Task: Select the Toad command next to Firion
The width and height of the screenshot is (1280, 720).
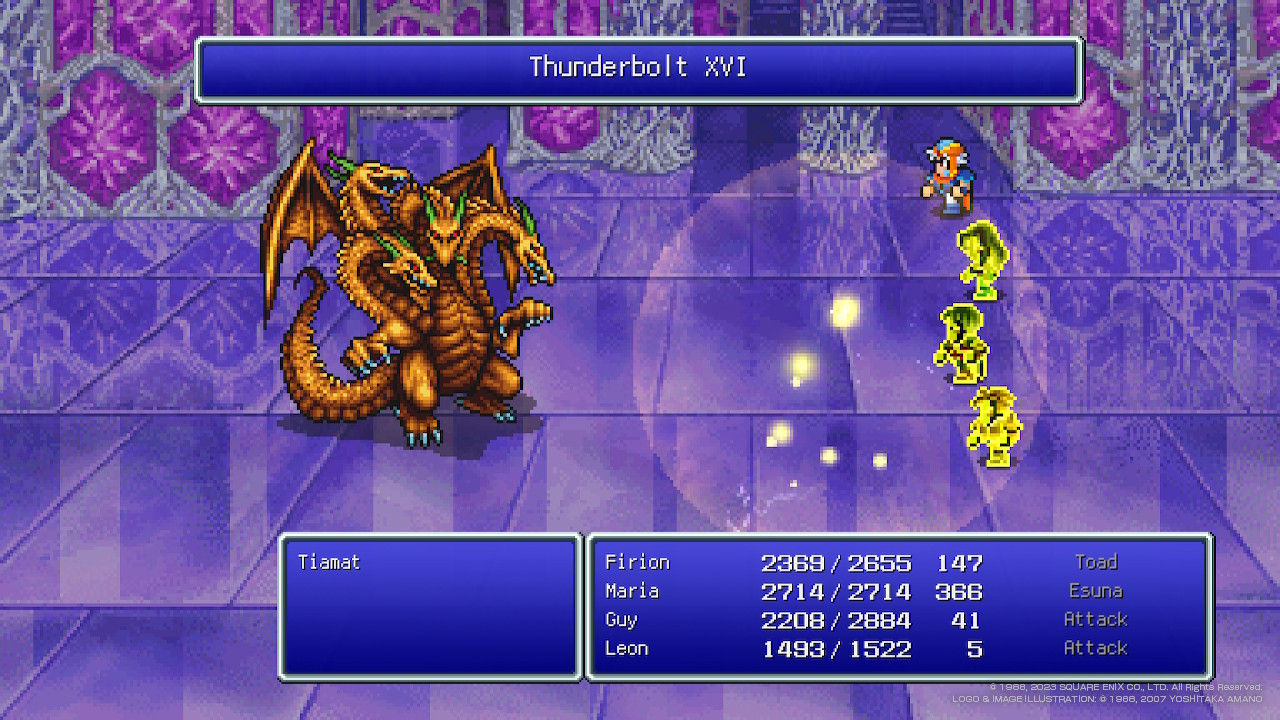Action: click(1096, 562)
